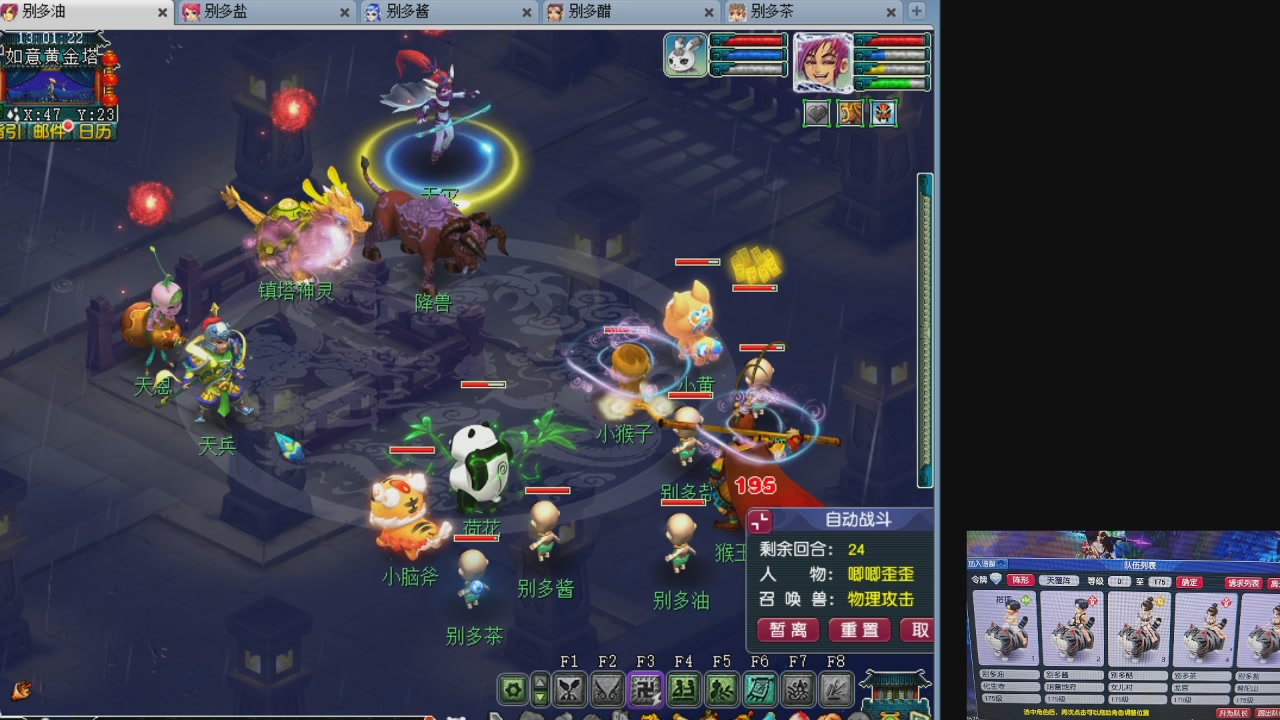Cast the F1 skill icon
The height and width of the screenshot is (720, 1280).
tap(570, 689)
